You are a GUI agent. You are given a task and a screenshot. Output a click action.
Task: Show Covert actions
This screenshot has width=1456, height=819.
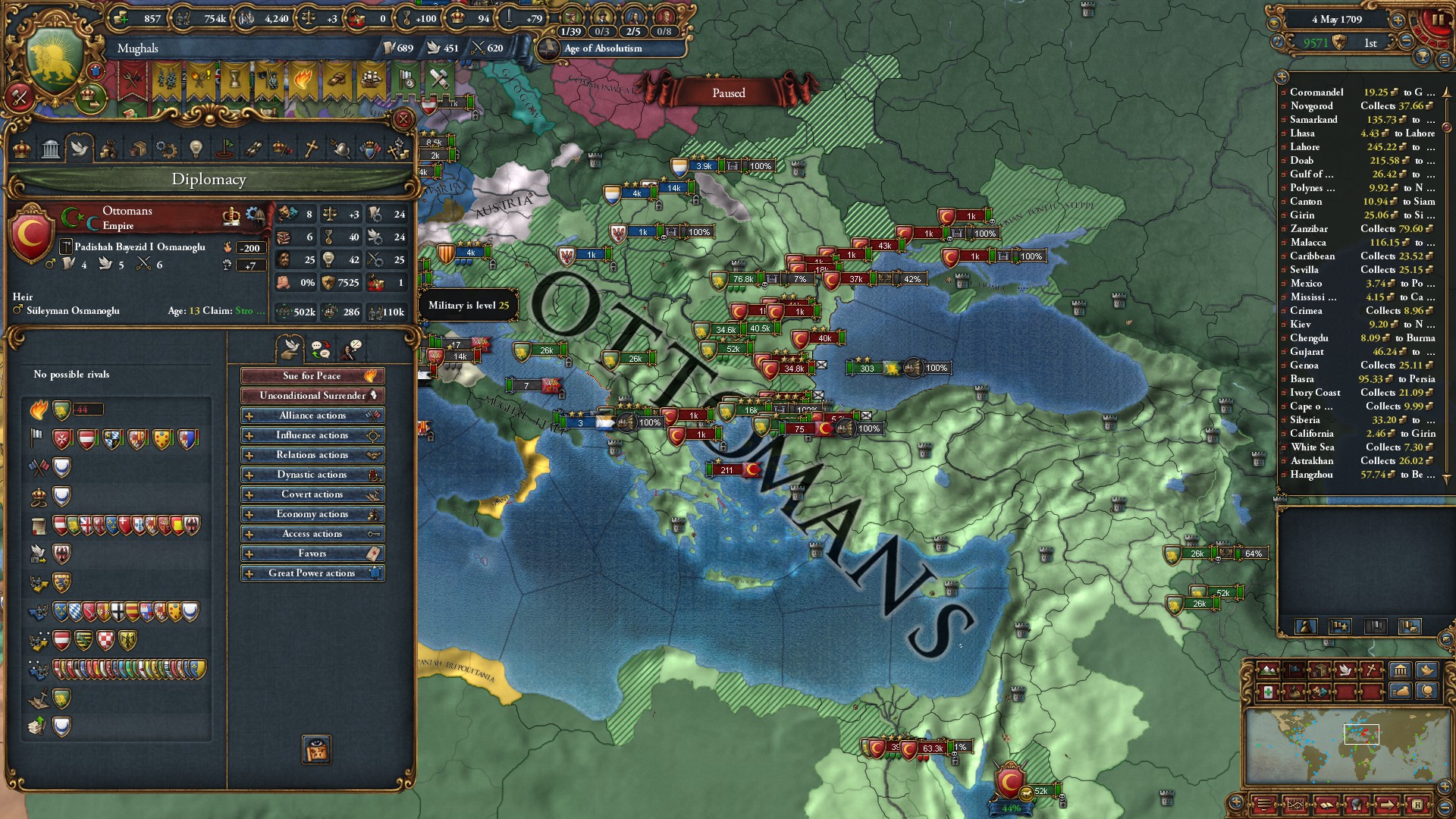click(312, 494)
